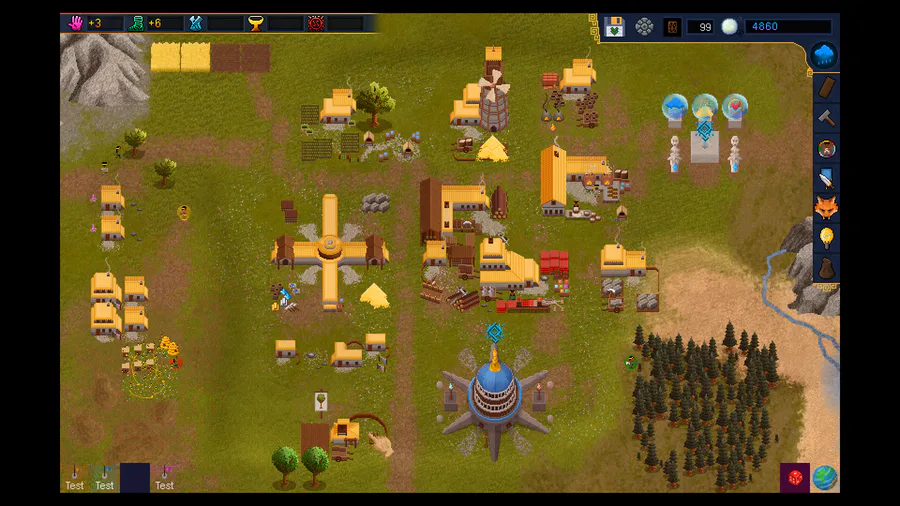Select the rain cloud power button
The width and height of the screenshot is (900, 506).
click(x=825, y=55)
